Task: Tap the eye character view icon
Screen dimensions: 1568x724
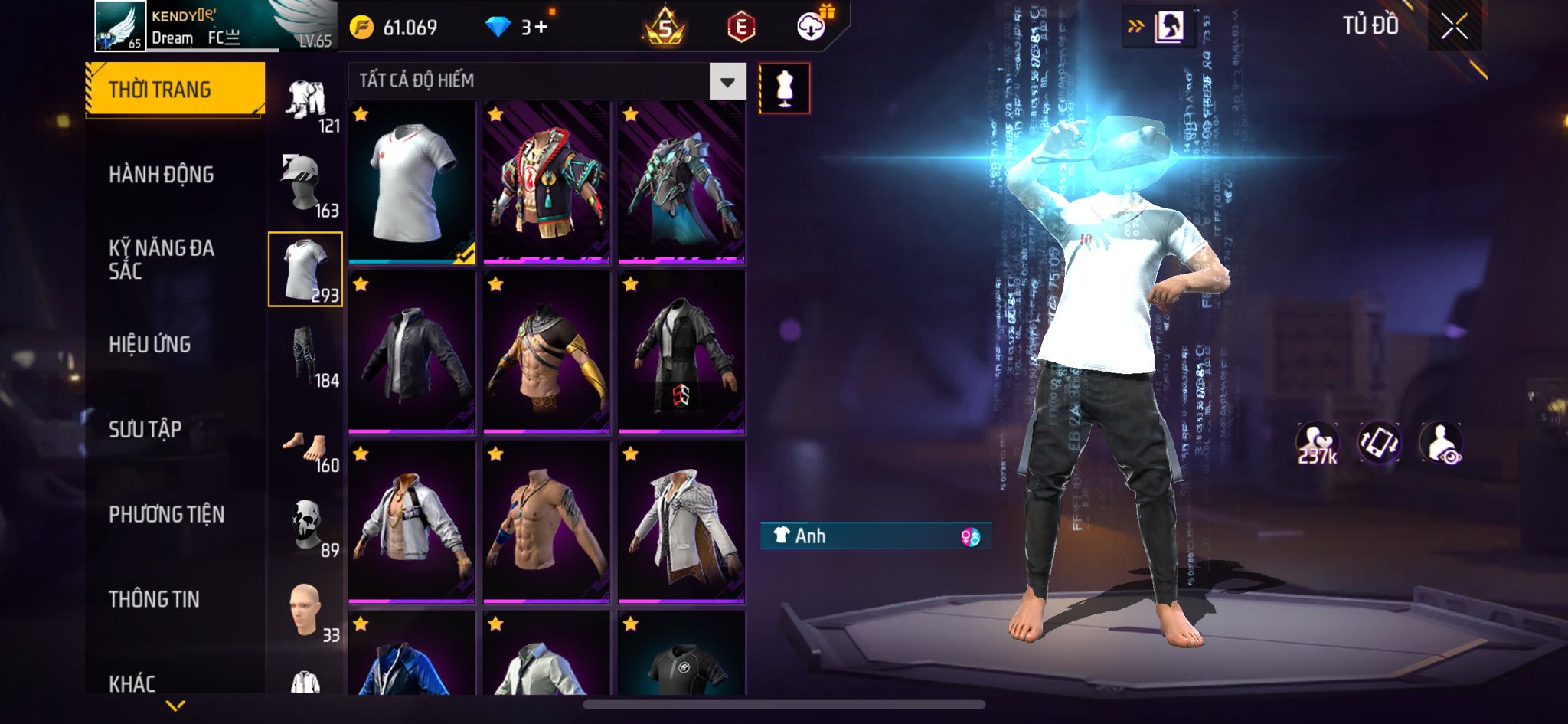Action: click(x=1442, y=443)
